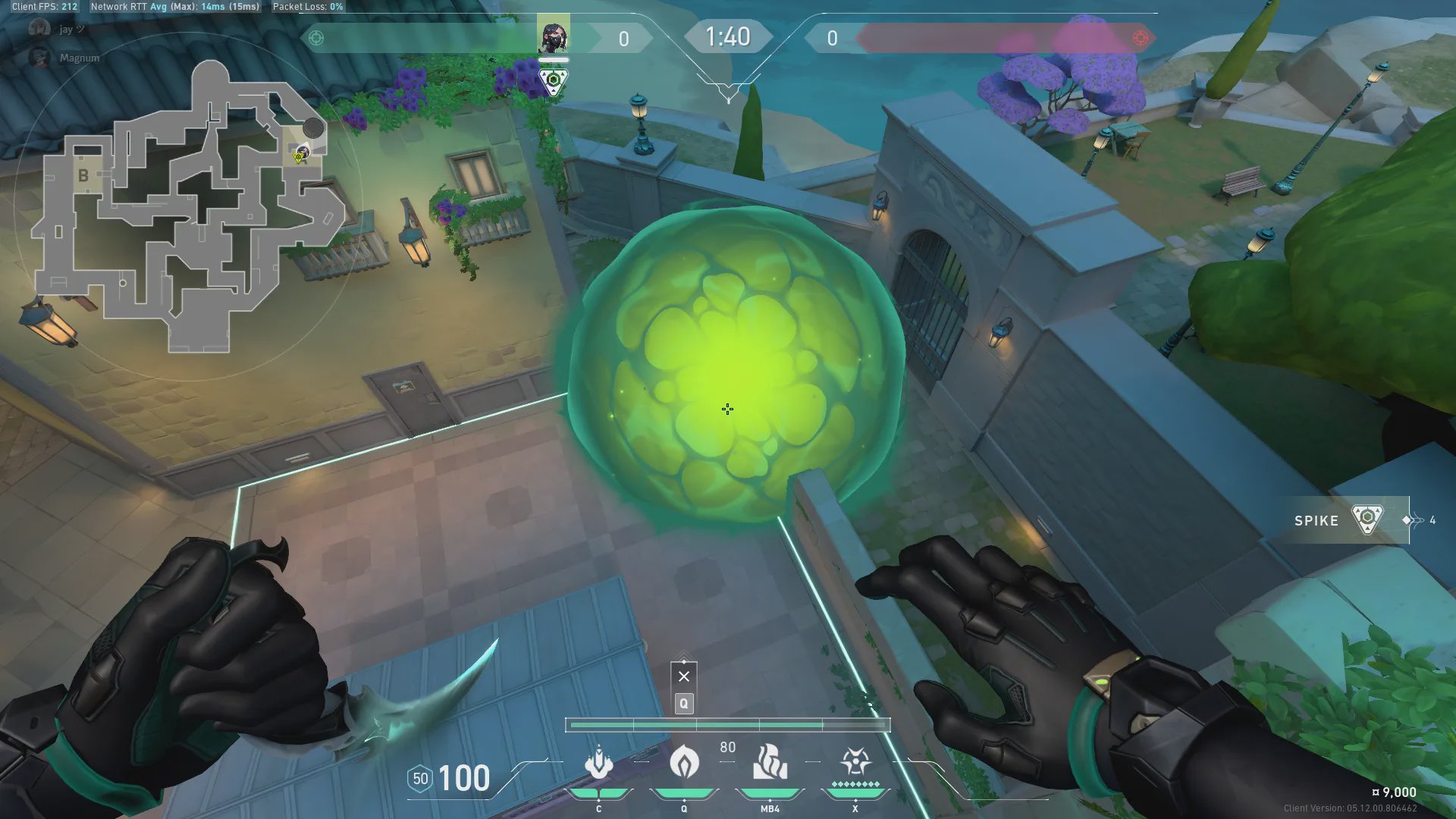The width and height of the screenshot is (1456, 819).
Task: Click the Viper's Pit ultimate icon
Action: point(855,761)
